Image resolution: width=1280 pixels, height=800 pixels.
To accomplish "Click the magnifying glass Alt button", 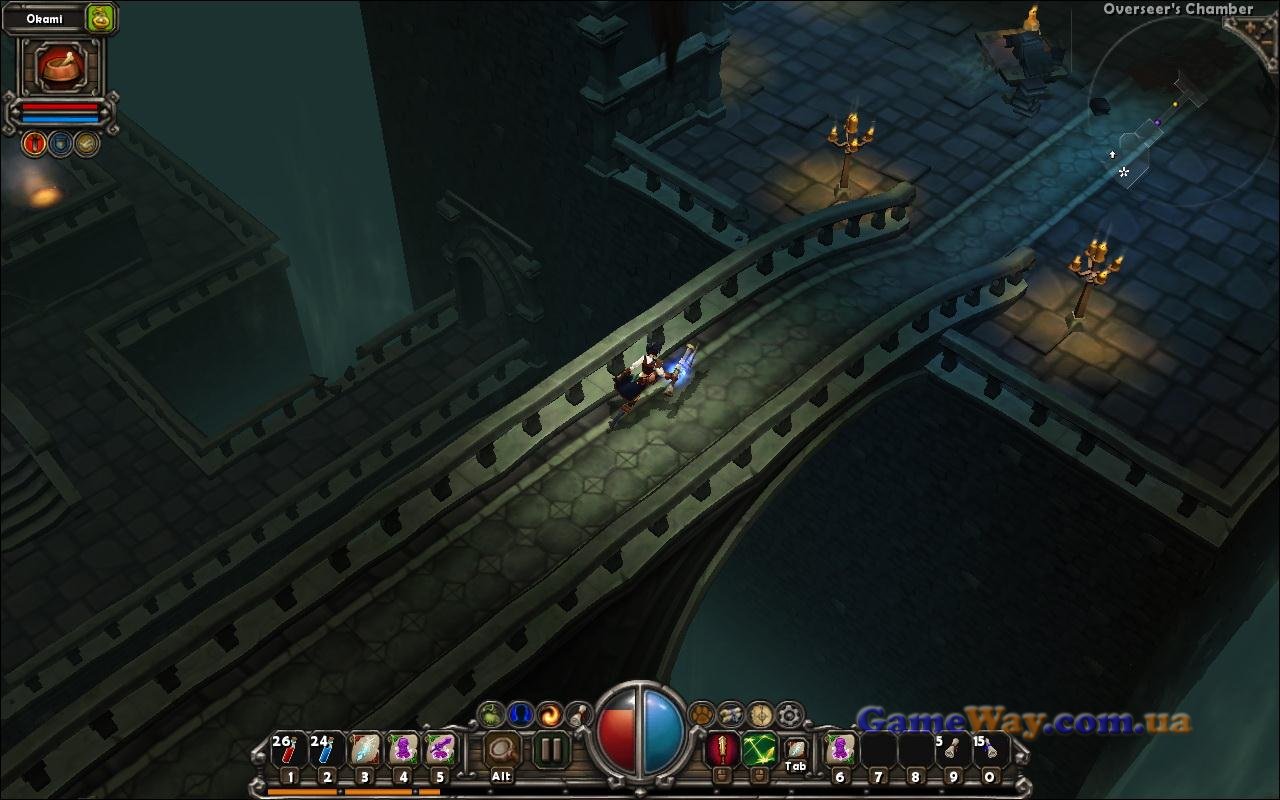I will (502, 750).
